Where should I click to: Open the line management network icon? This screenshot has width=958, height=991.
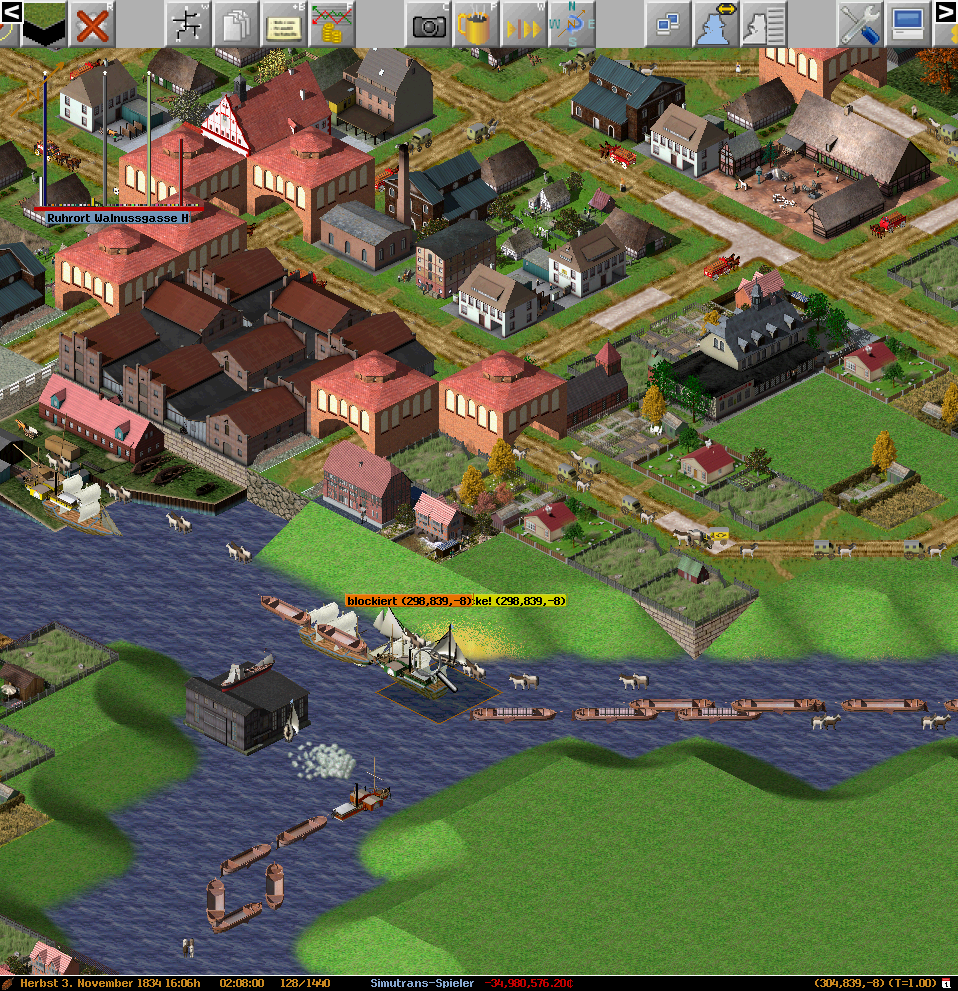click(186, 22)
